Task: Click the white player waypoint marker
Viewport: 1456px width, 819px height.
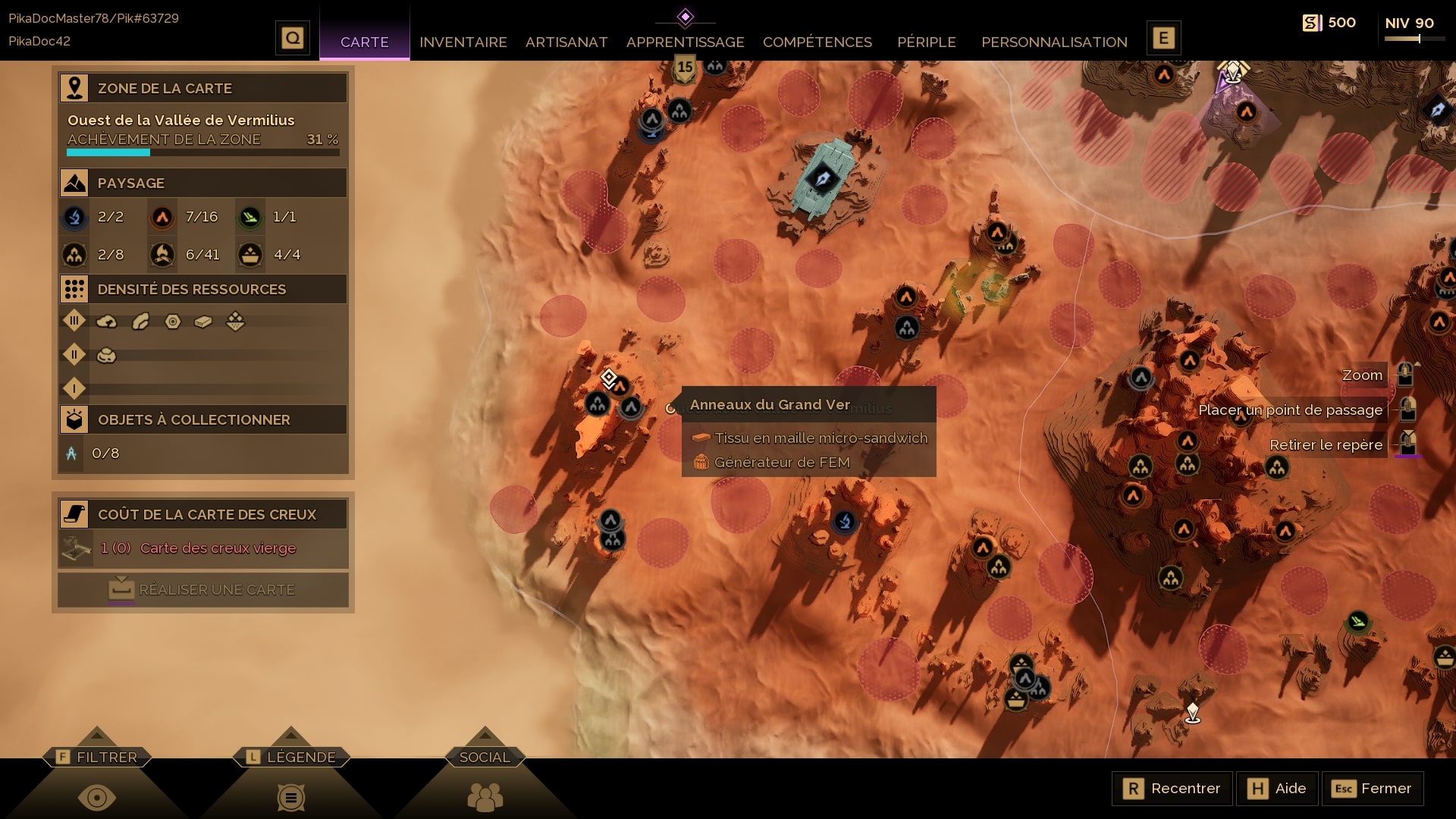Action: [1192, 712]
